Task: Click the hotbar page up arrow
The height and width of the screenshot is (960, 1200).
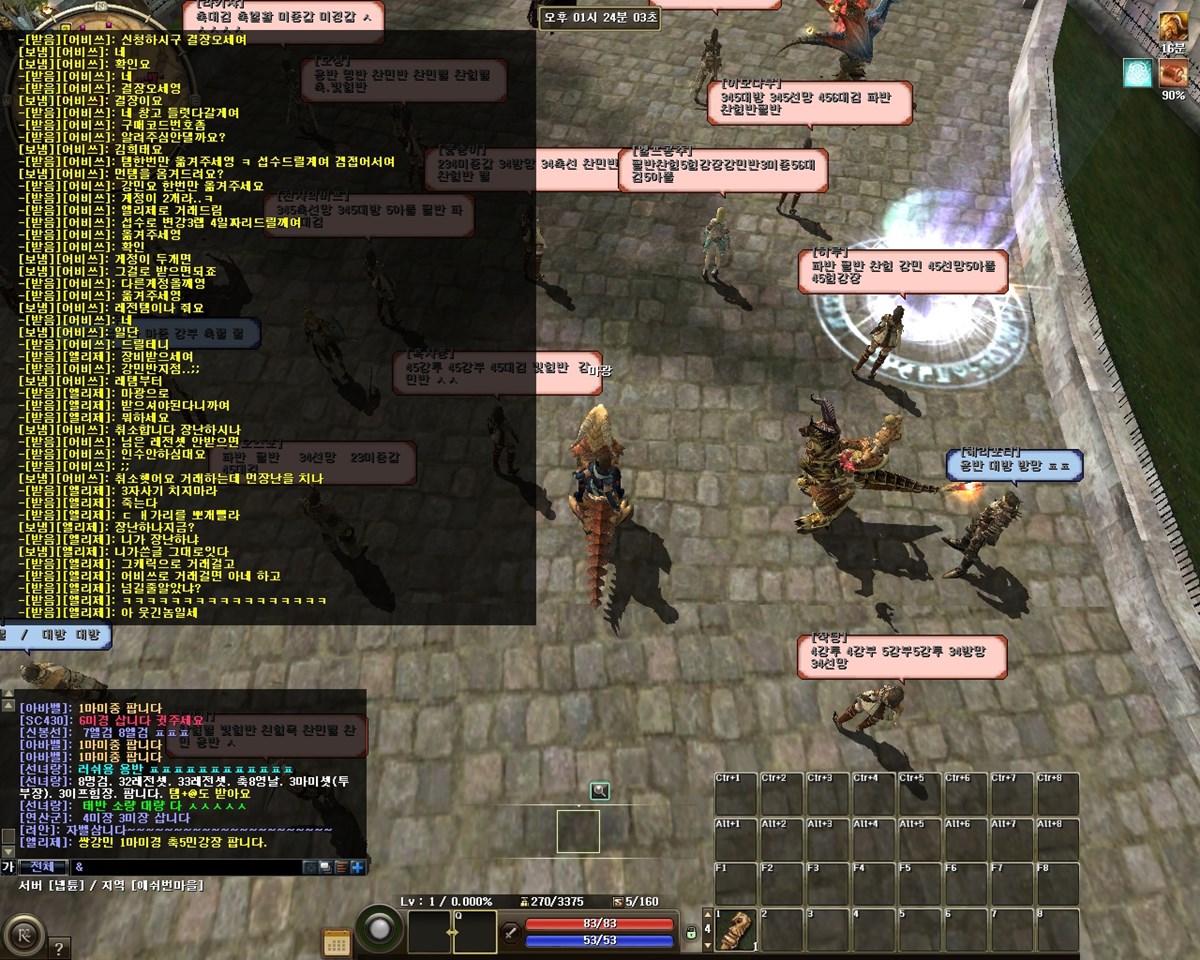Action: 705,915
